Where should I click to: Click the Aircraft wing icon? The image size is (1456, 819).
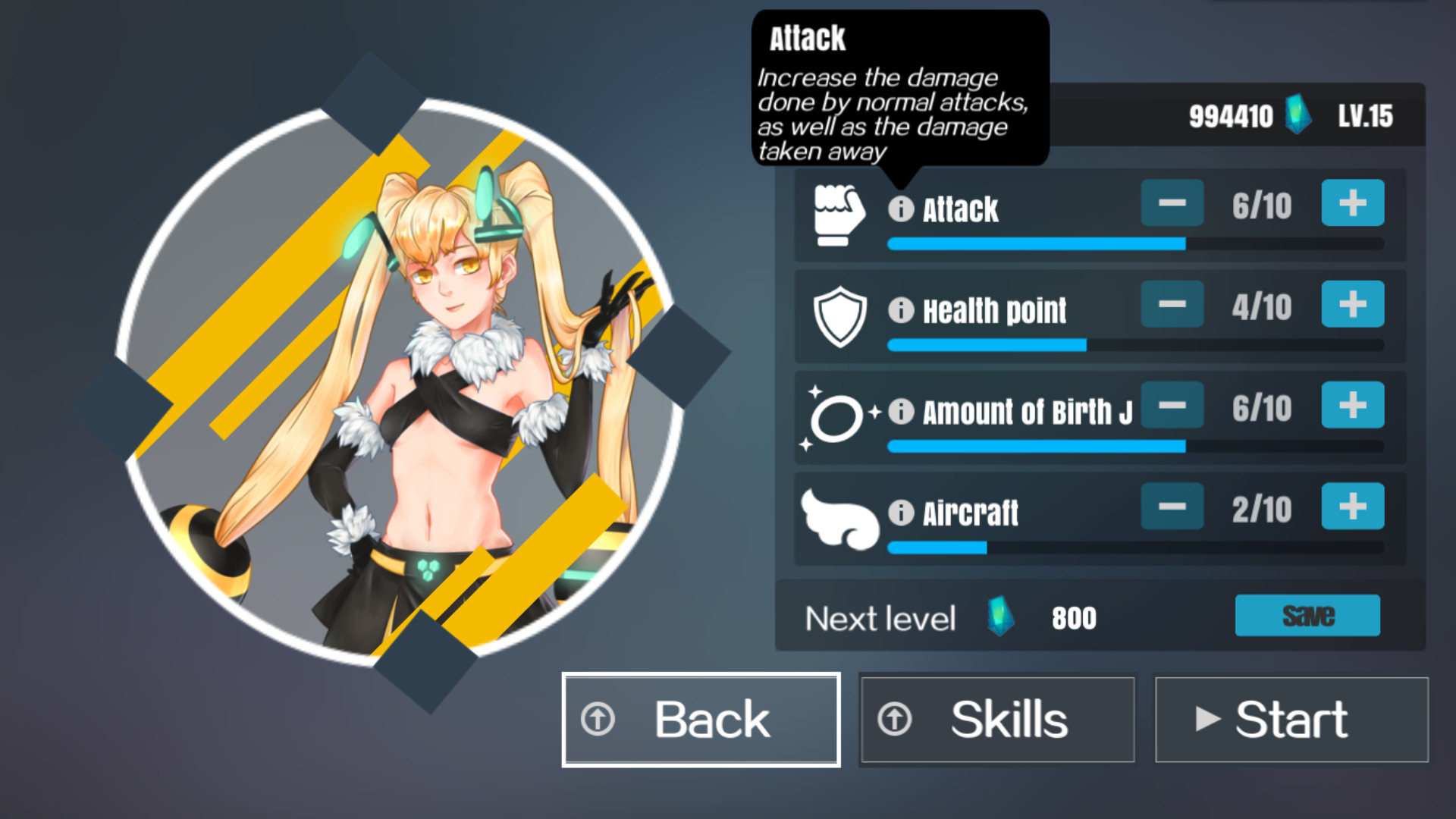click(838, 516)
